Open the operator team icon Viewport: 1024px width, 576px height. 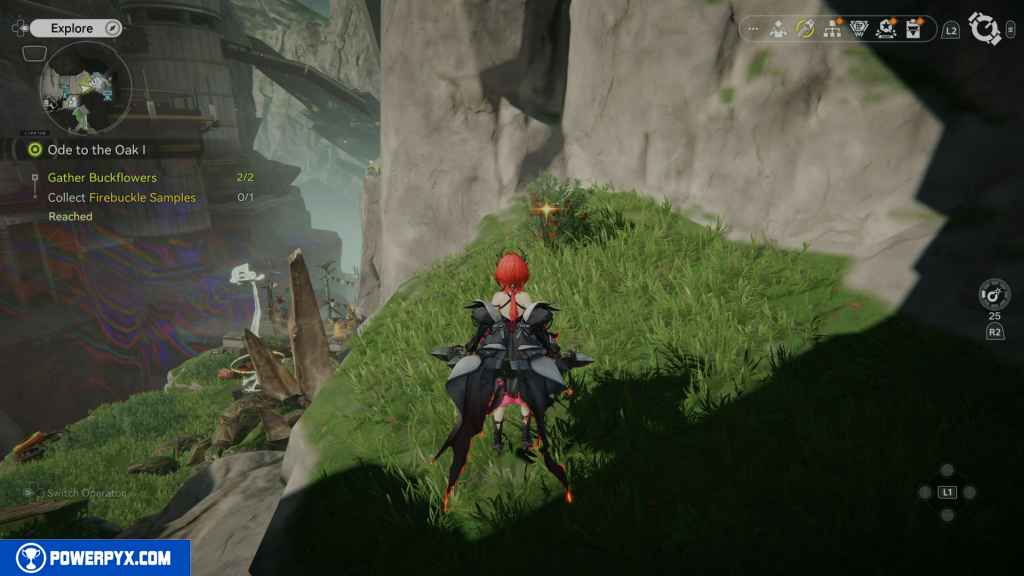tap(778, 30)
